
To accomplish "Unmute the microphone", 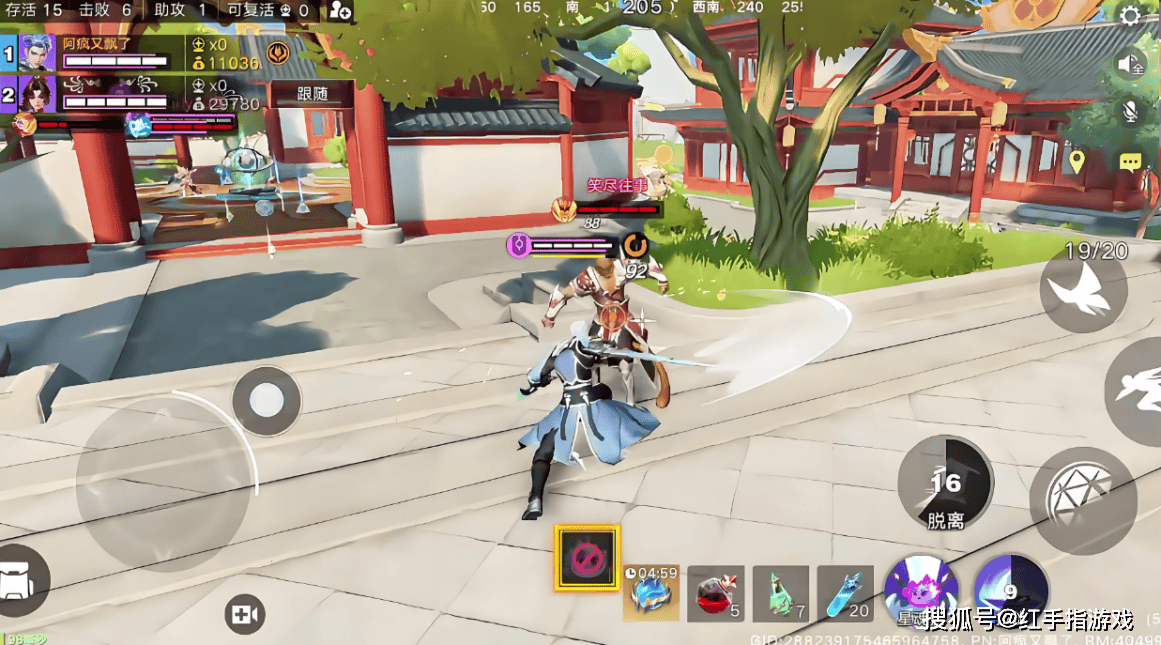I will tap(1131, 112).
